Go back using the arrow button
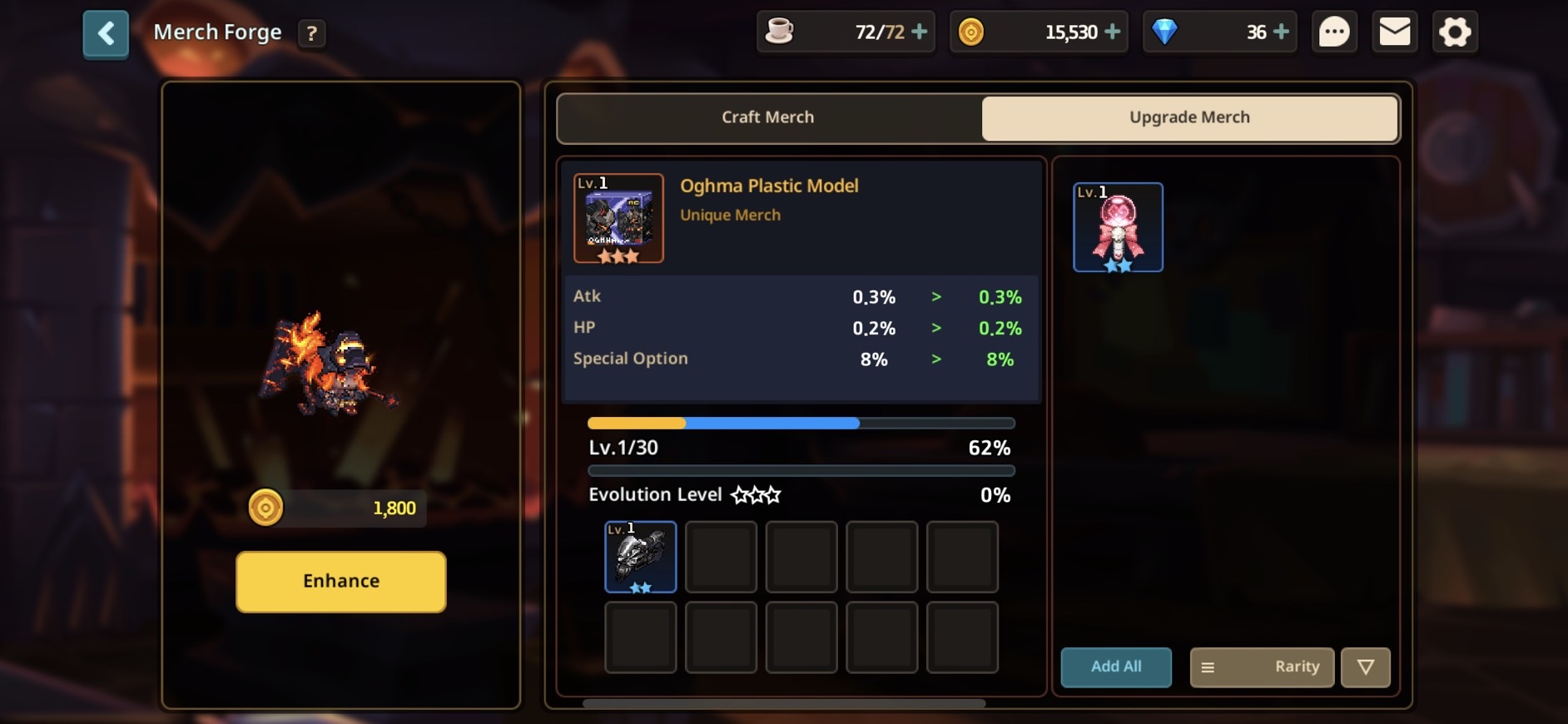 pos(106,34)
